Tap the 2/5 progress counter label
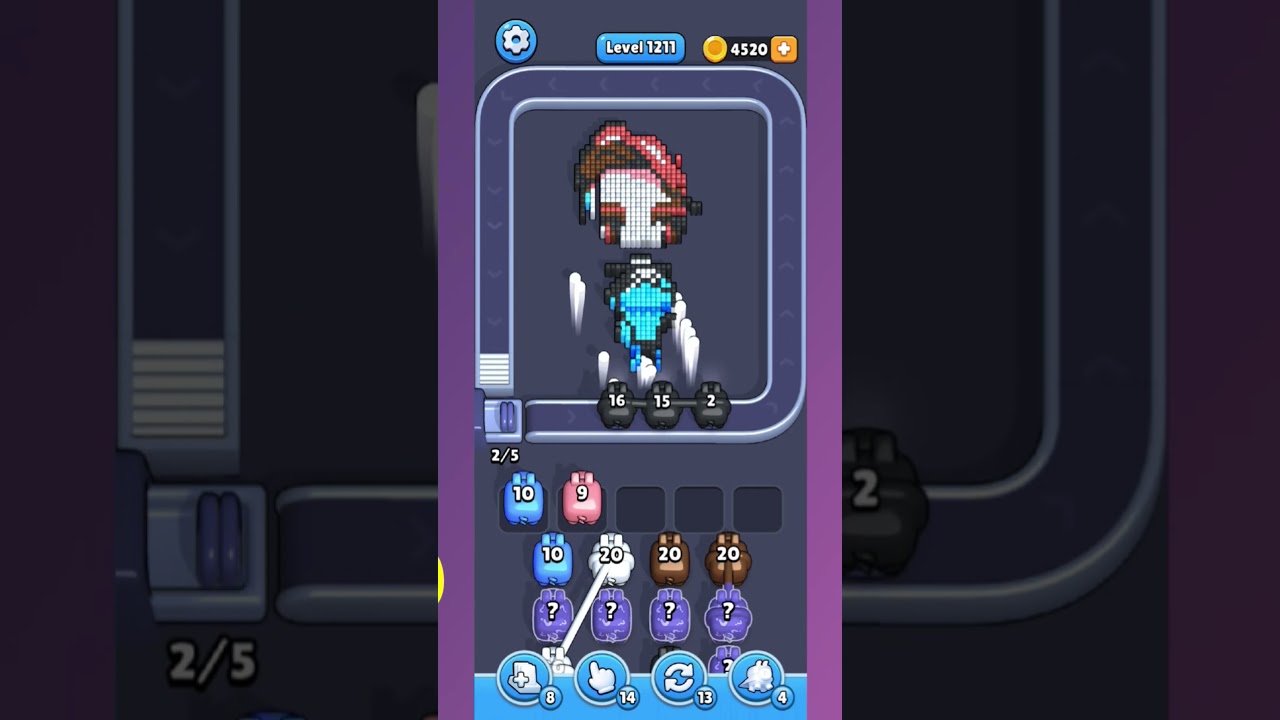The height and width of the screenshot is (720, 1280). click(504, 453)
